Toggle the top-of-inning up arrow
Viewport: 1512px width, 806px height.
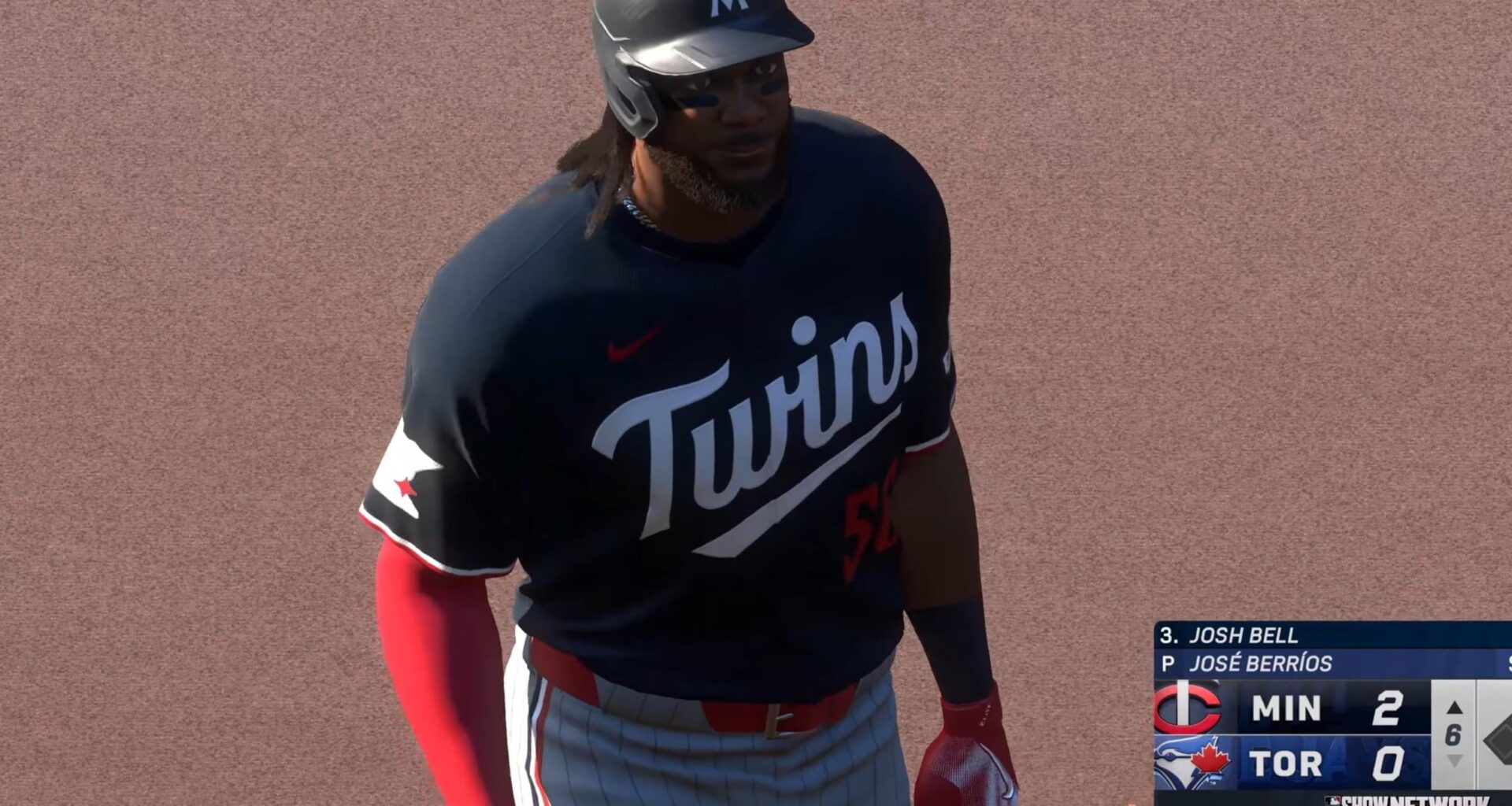(1456, 708)
